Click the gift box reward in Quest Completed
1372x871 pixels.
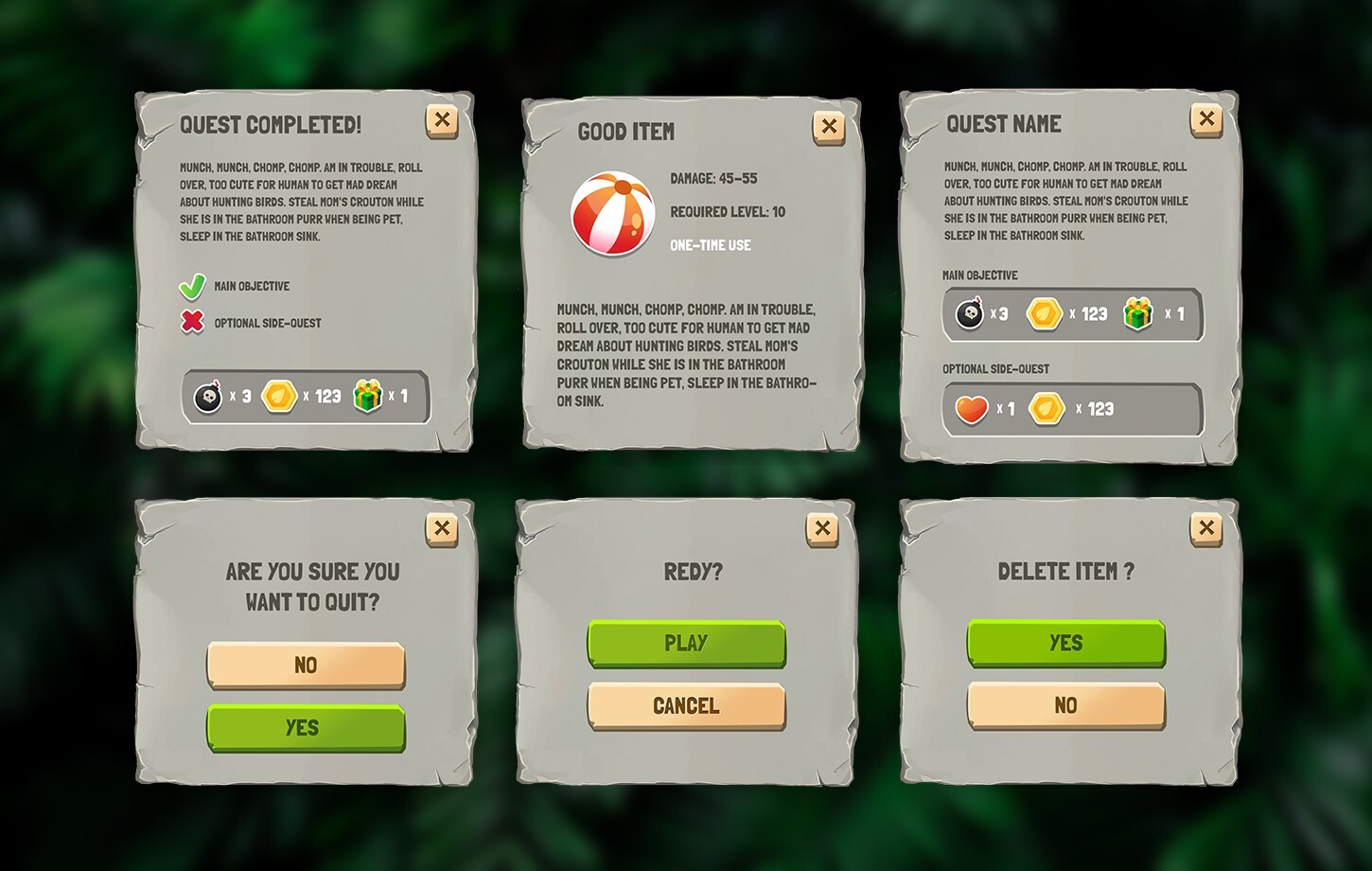coord(369,395)
